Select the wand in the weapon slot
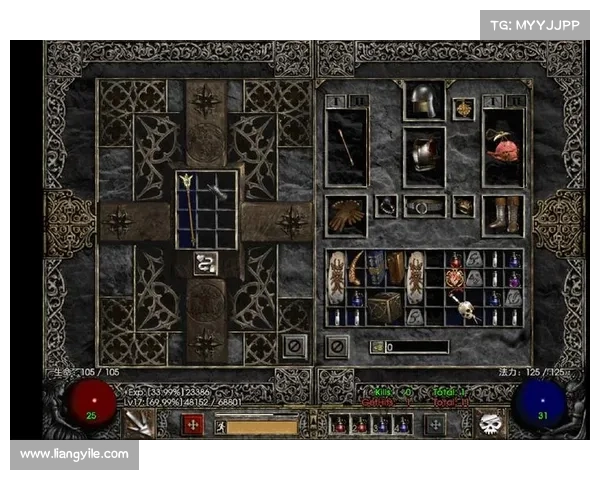 pos(347,144)
